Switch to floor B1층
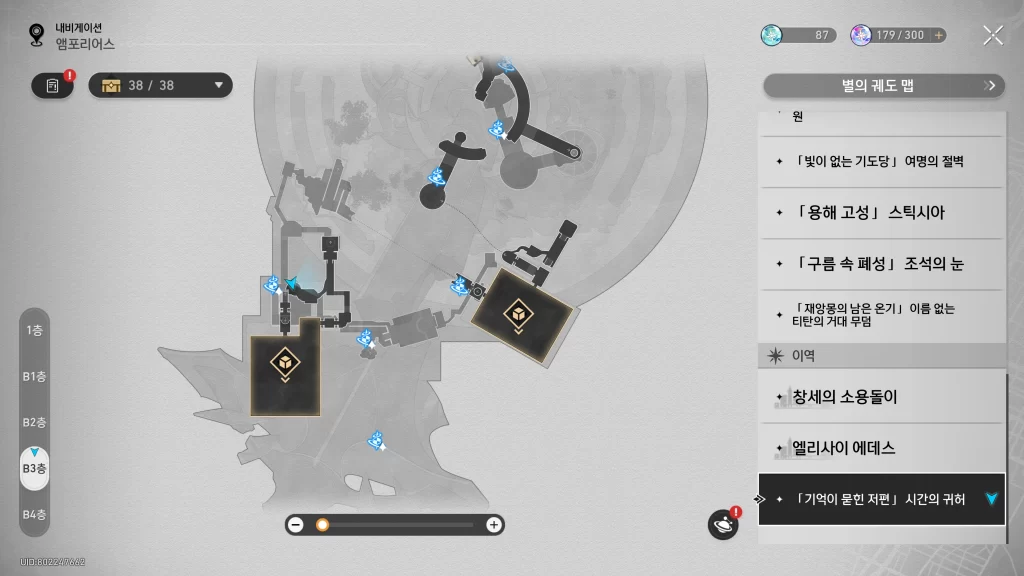 pyautogui.click(x=34, y=376)
